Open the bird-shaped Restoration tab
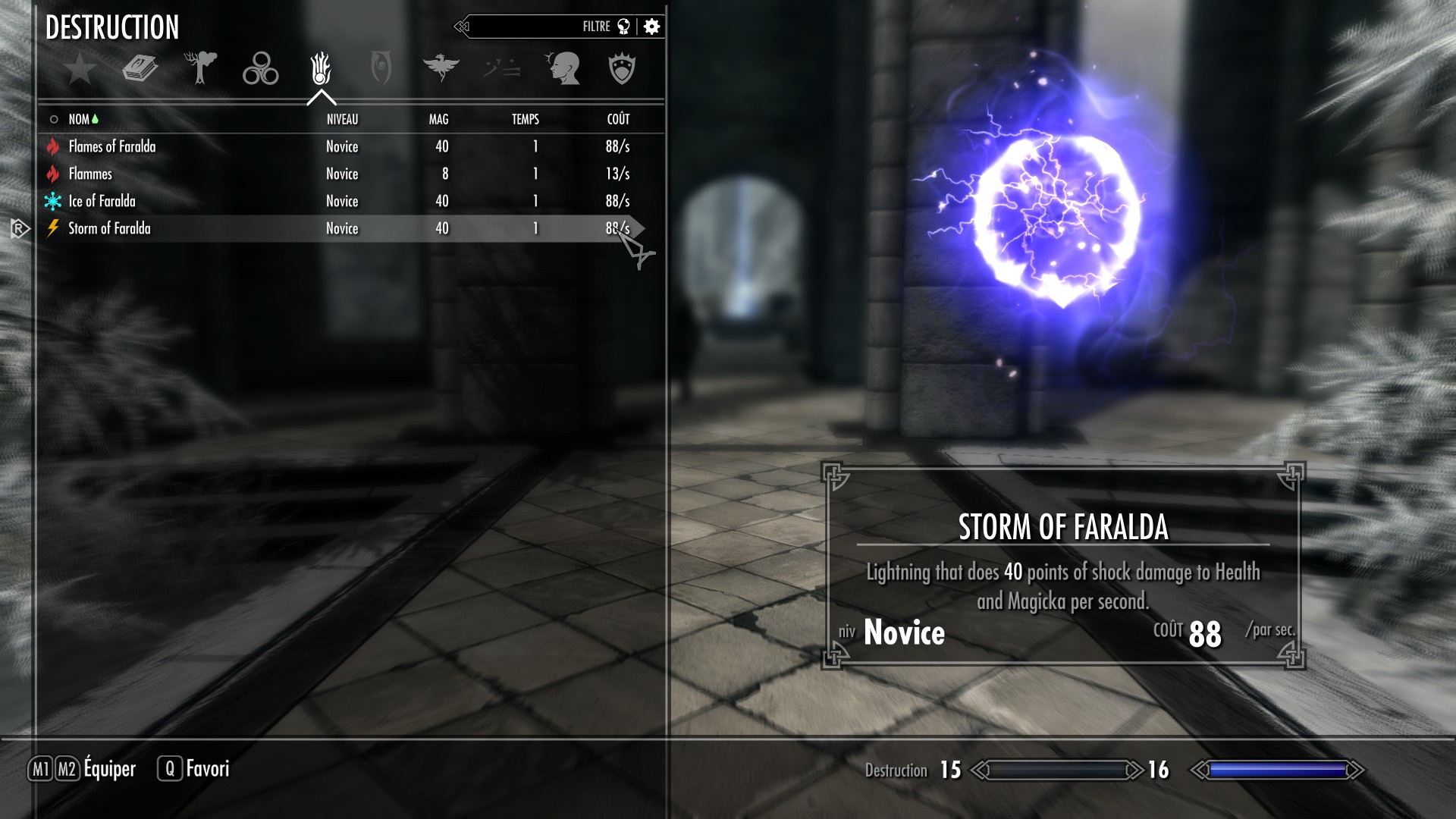The width and height of the screenshot is (1456, 819). click(441, 68)
